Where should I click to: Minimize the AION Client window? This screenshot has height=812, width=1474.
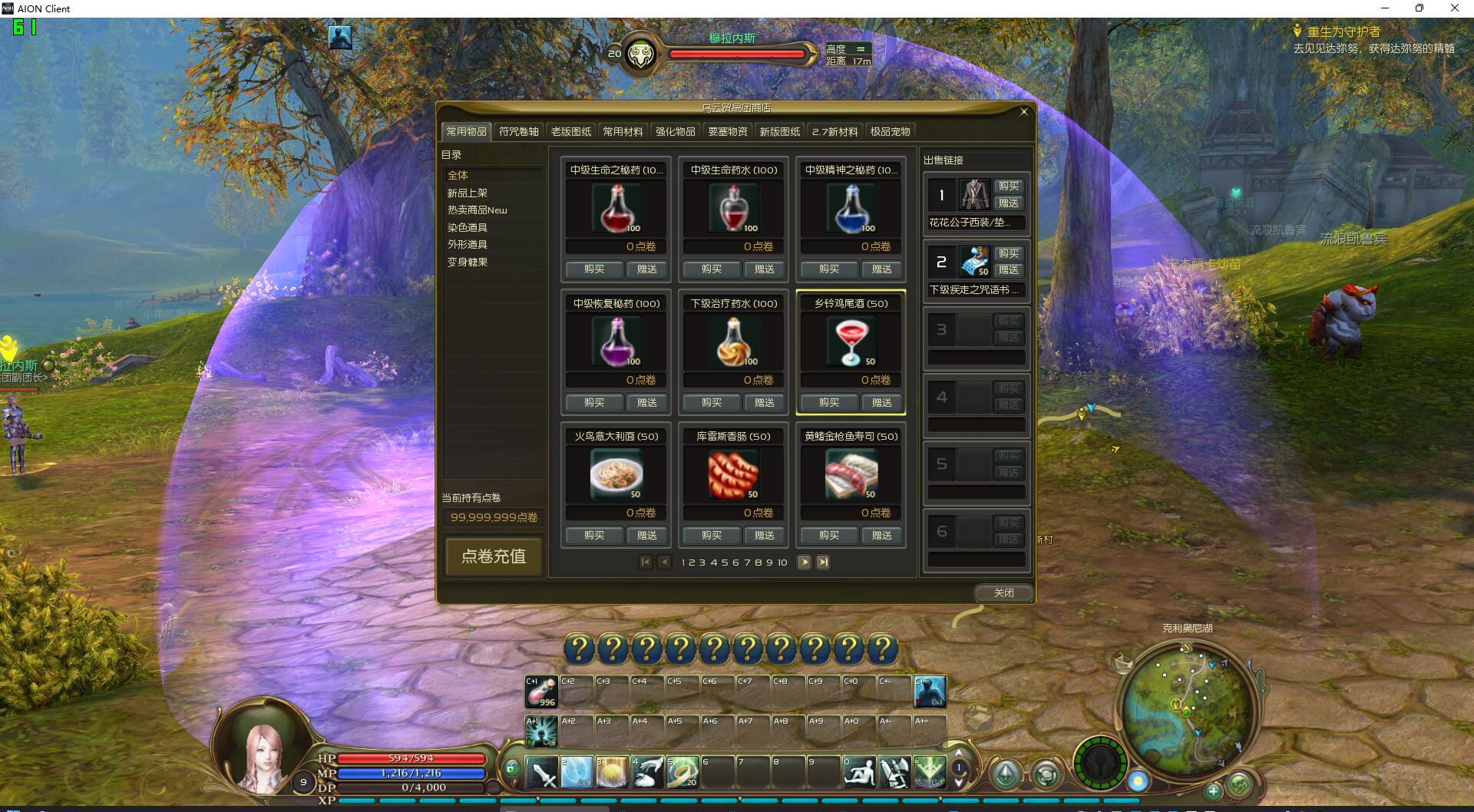pyautogui.click(x=1385, y=8)
